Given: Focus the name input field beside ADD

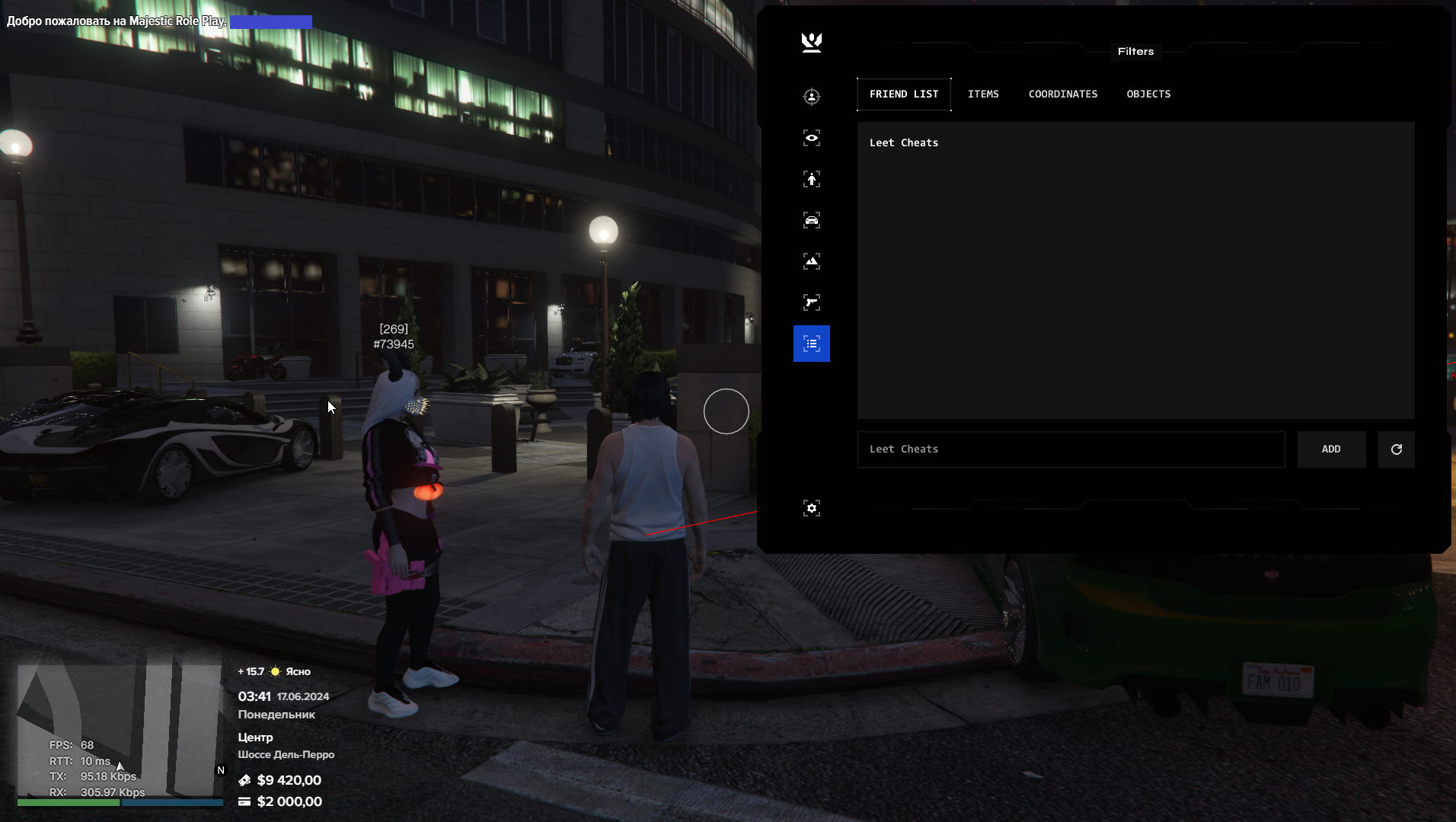Looking at the screenshot, I should click(x=1071, y=449).
